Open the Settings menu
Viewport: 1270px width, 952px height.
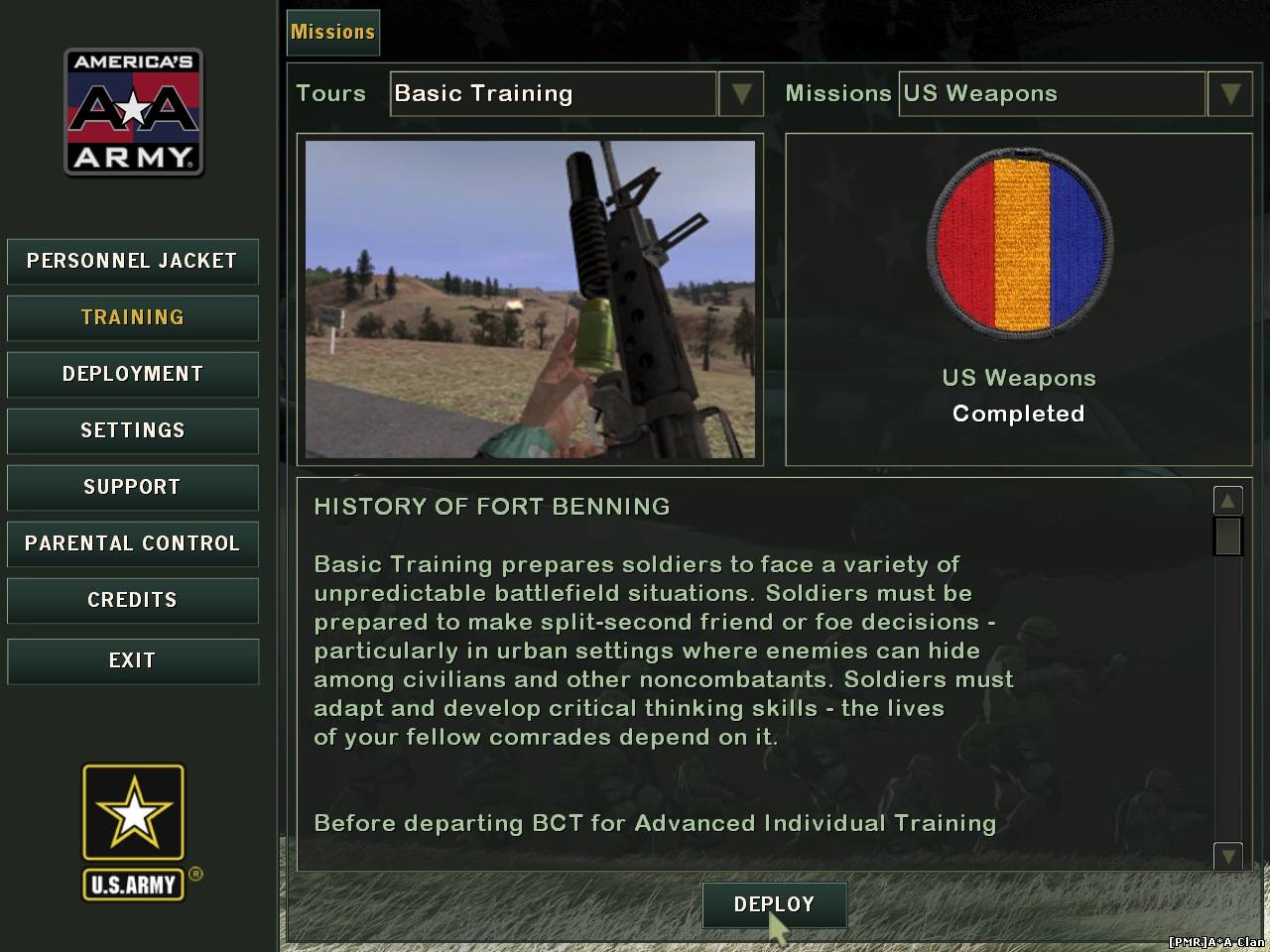pyautogui.click(x=132, y=431)
